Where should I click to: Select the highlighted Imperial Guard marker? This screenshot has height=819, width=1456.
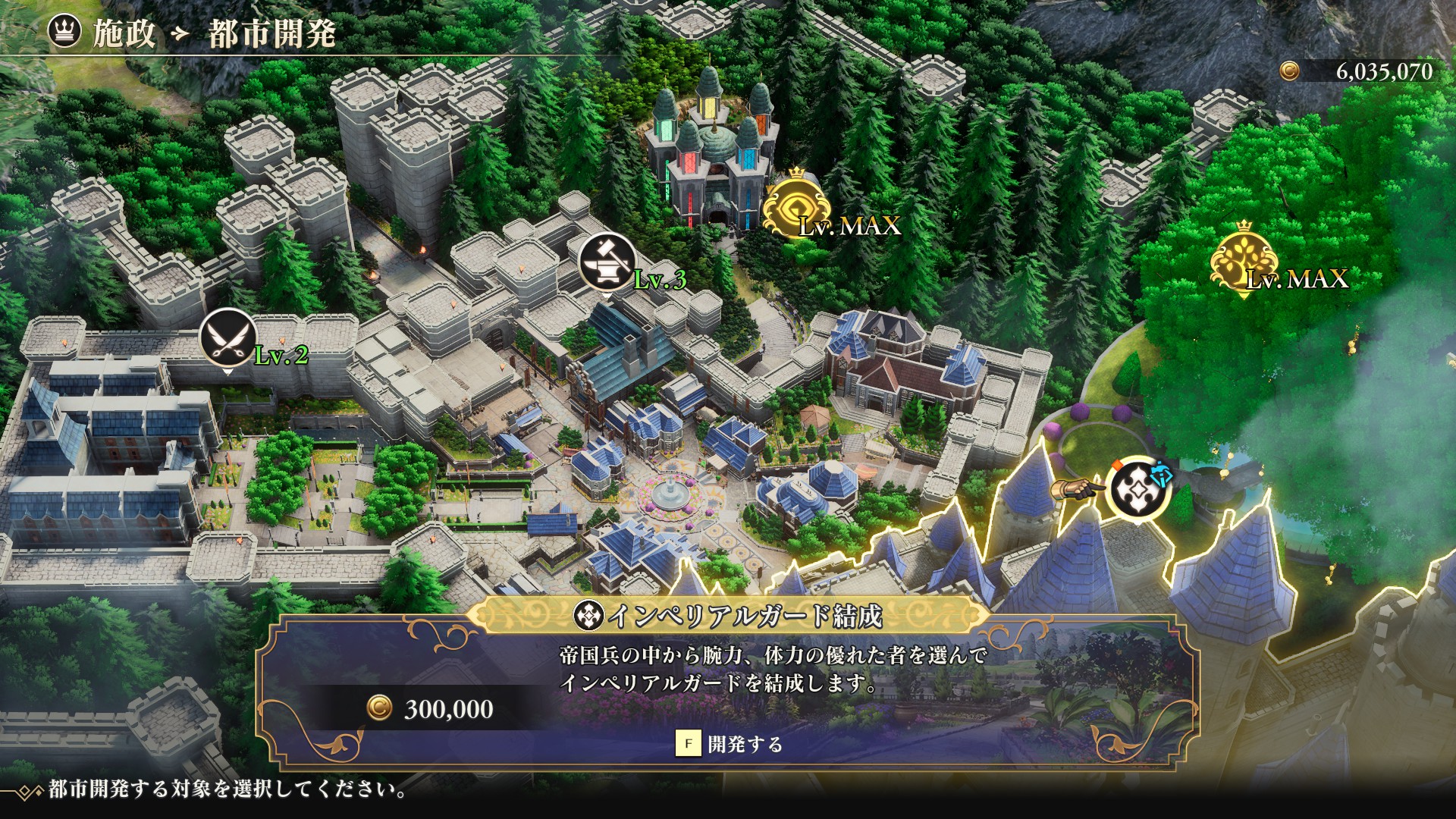click(x=1137, y=489)
